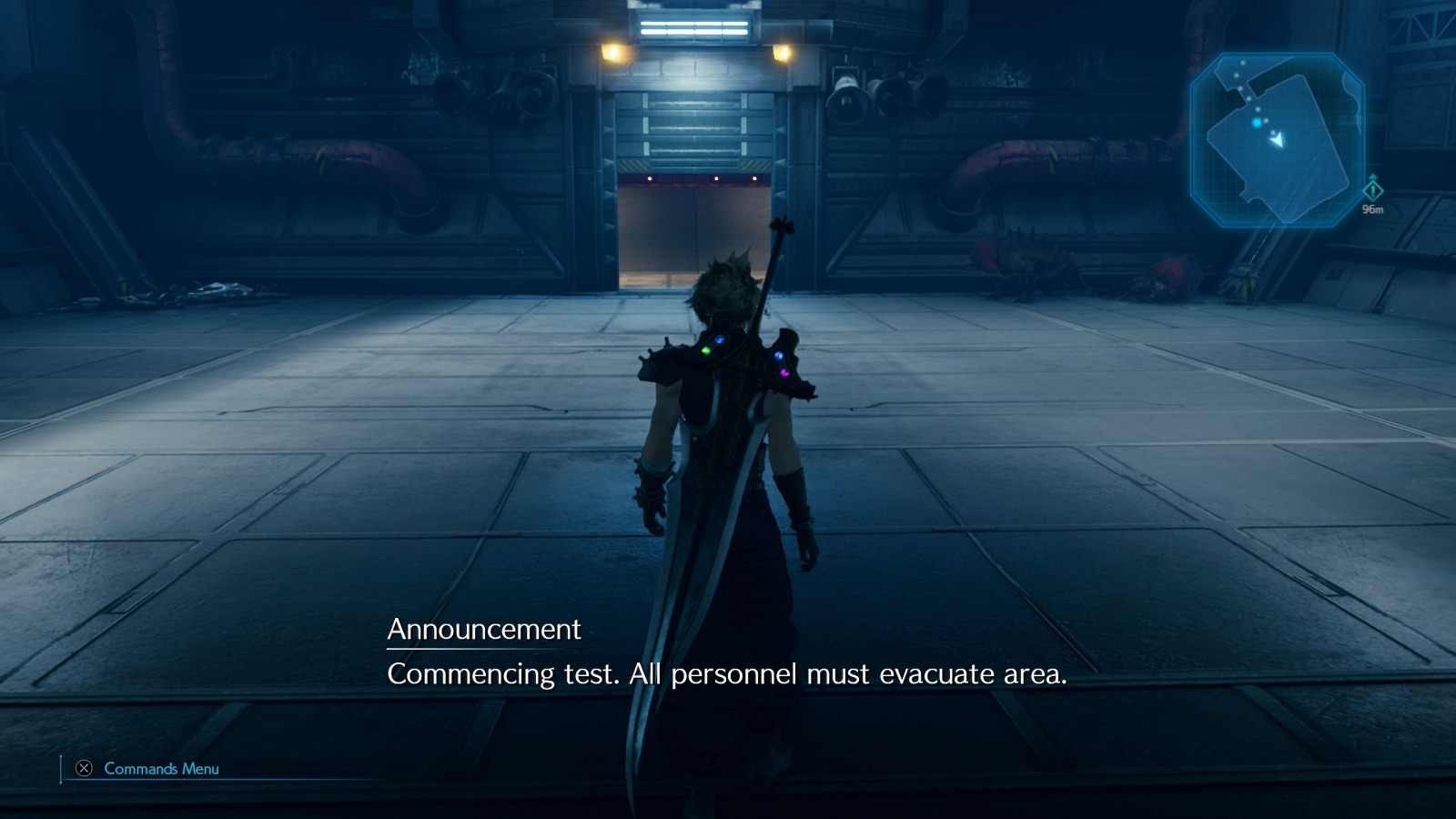The width and height of the screenshot is (1456, 819).
Task: Click the blue waypoint dot on the minimap
Action: [x=1257, y=122]
